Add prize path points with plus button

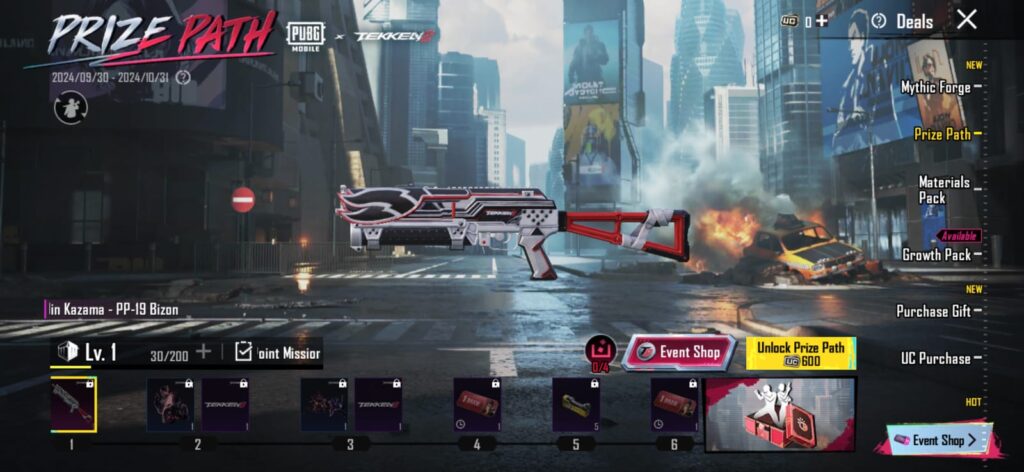(x=203, y=351)
